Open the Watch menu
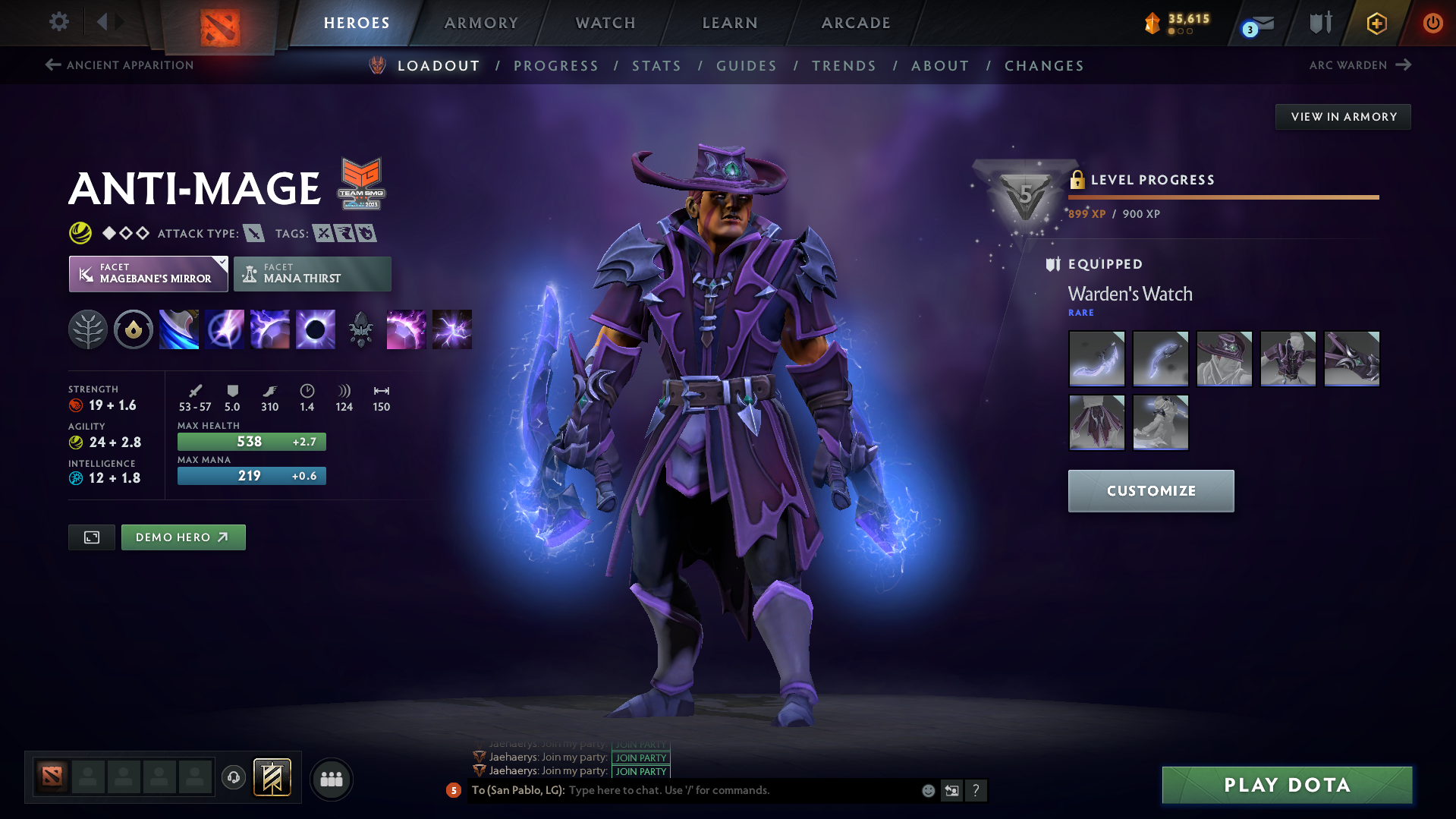The height and width of the screenshot is (819, 1456). (605, 23)
